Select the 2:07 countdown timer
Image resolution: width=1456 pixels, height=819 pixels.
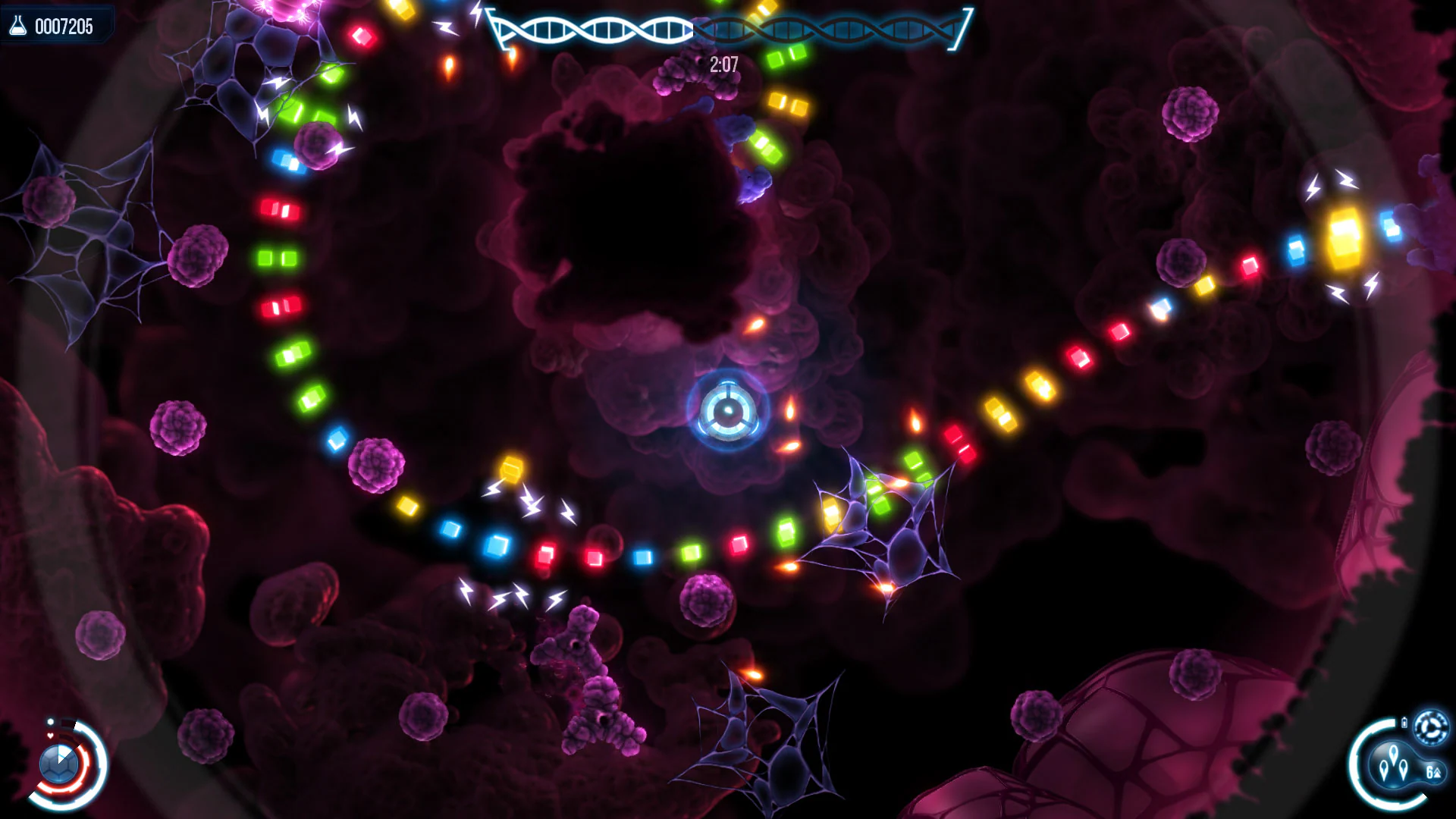pos(723,64)
